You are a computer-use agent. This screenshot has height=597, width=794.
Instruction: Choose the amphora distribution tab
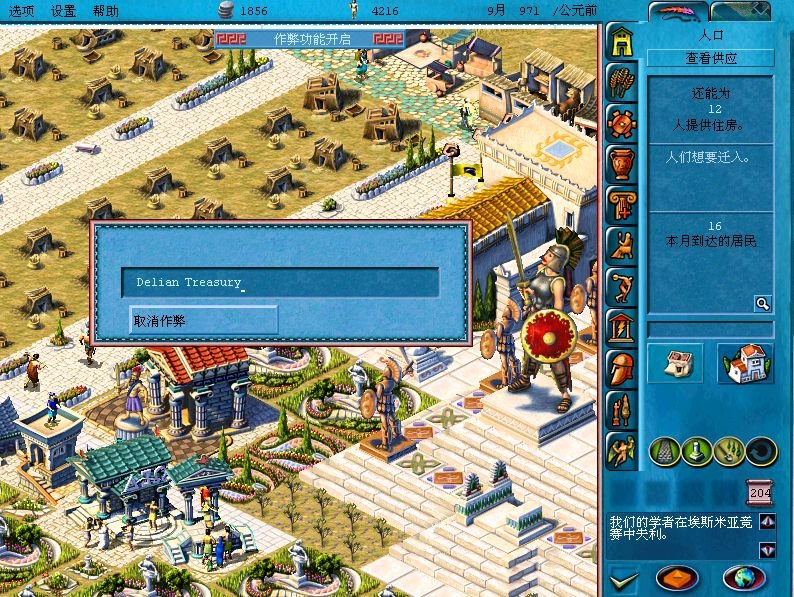coord(622,162)
